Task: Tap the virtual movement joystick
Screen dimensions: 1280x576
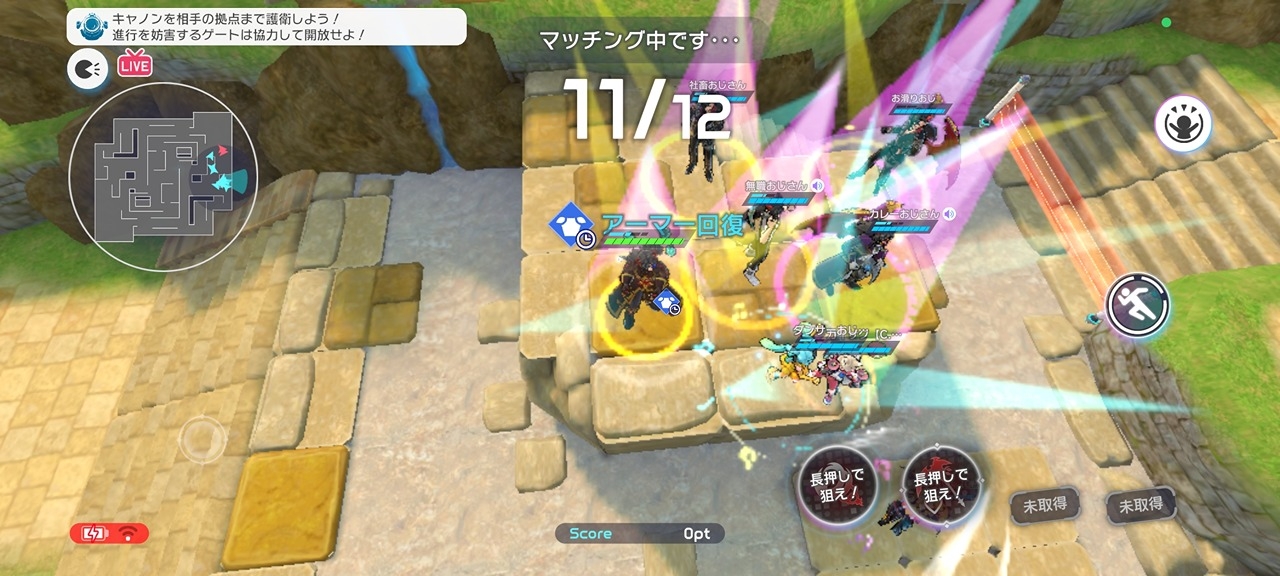Action: click(202, 438)
